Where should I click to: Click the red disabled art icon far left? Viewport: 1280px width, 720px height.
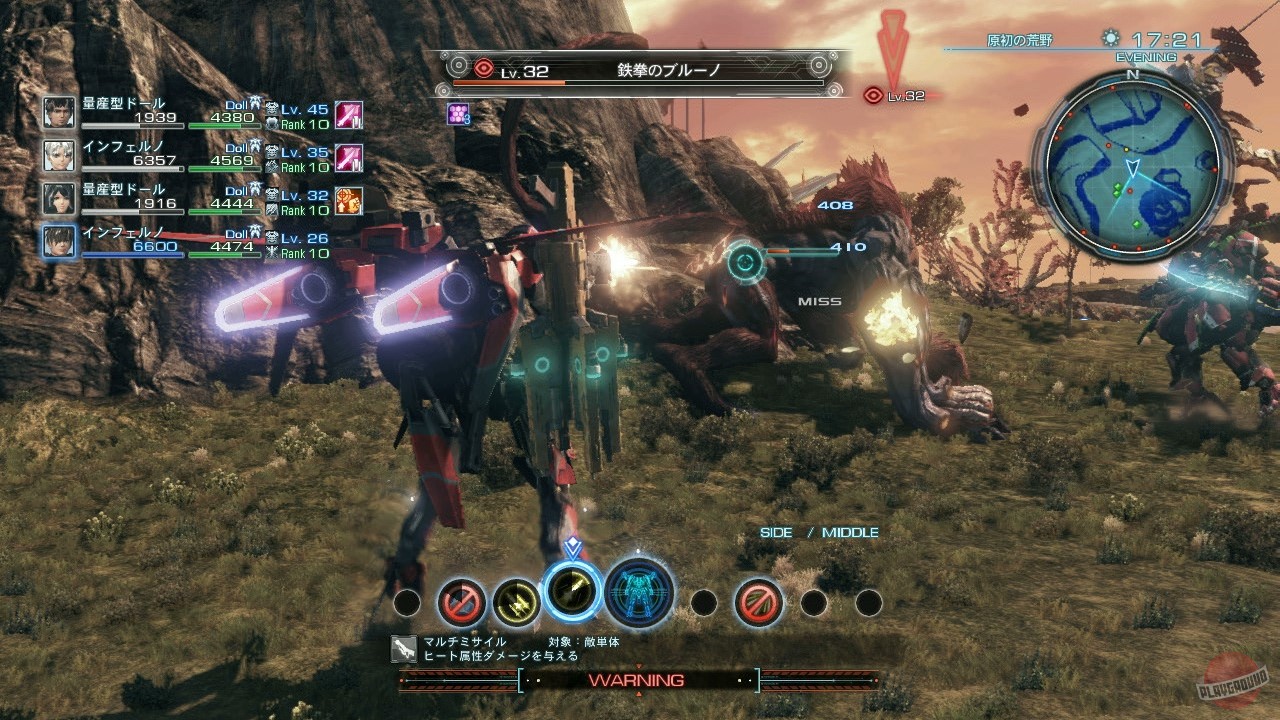click(x=462, y=600)
